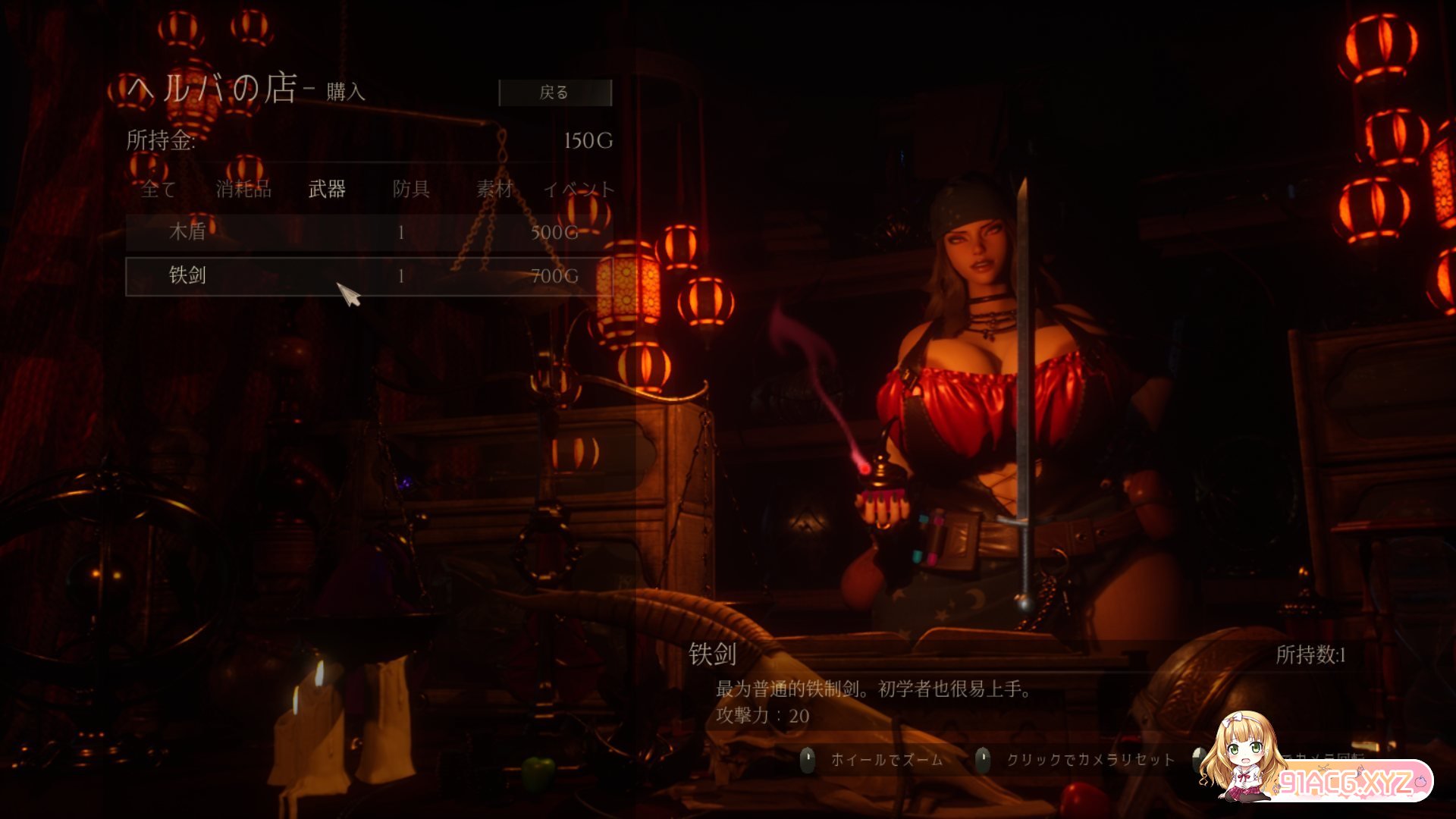Select the 铁剑 iron sword row
1456x819 pixels.
point(369,276)
